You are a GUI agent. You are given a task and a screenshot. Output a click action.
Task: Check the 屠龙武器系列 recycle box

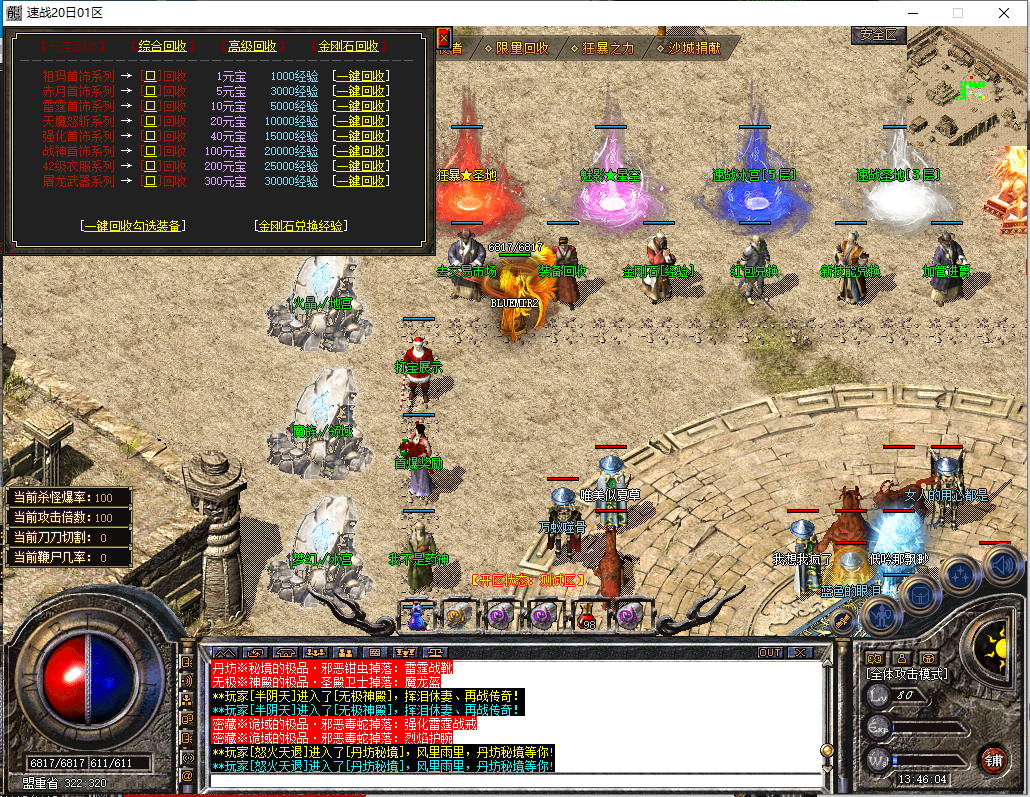coord(150,182)
